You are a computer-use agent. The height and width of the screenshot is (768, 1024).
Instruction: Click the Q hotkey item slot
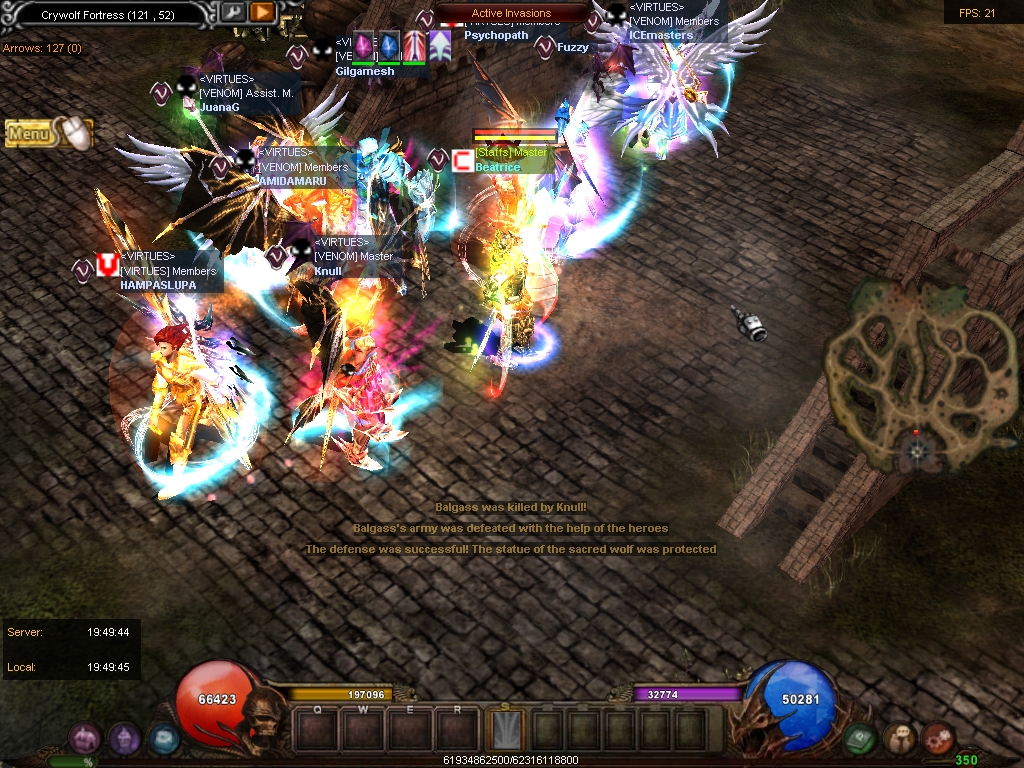click(317, 730)
